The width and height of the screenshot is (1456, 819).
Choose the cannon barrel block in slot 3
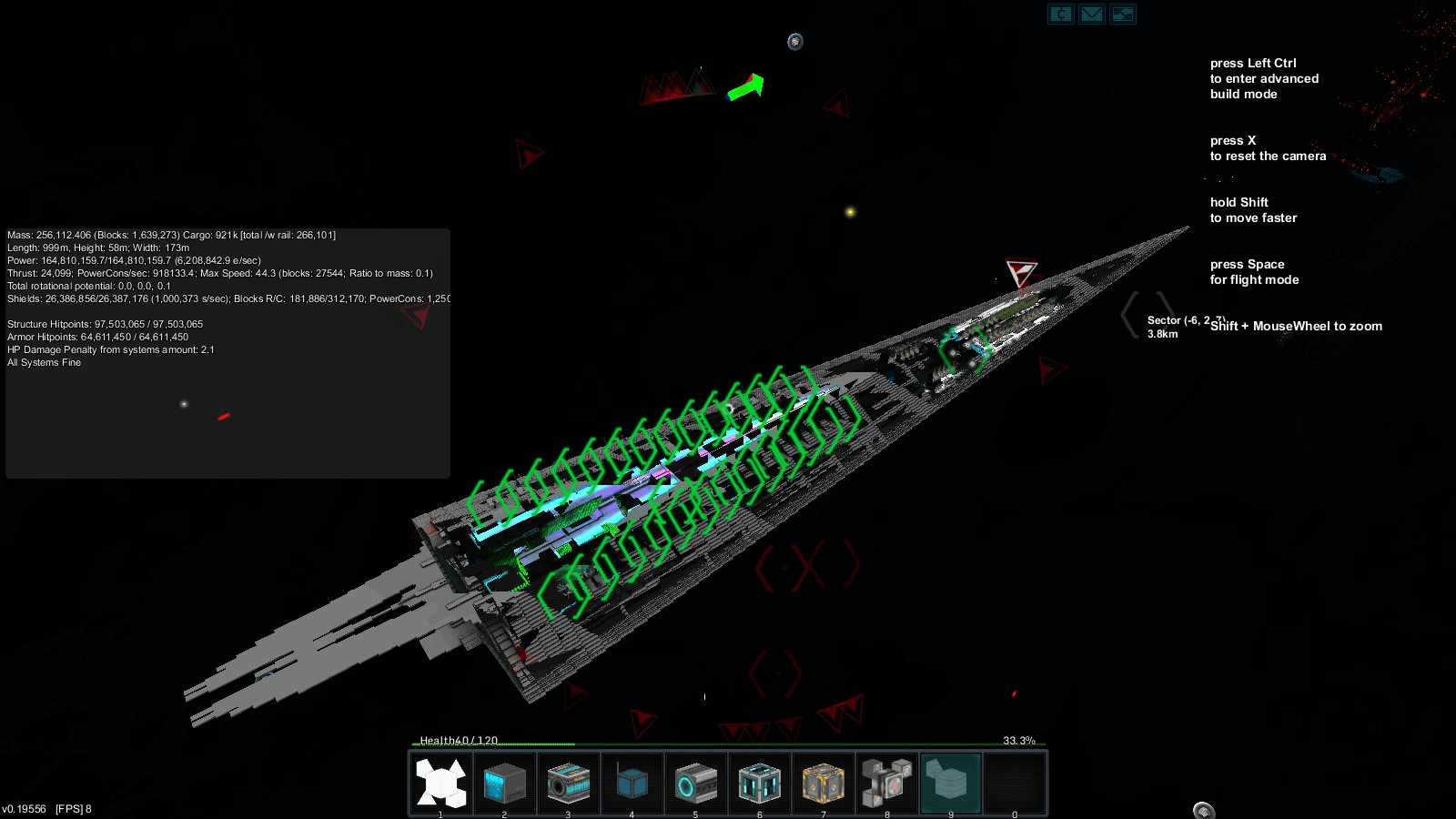pyautogui.click(x=569, y=783)
